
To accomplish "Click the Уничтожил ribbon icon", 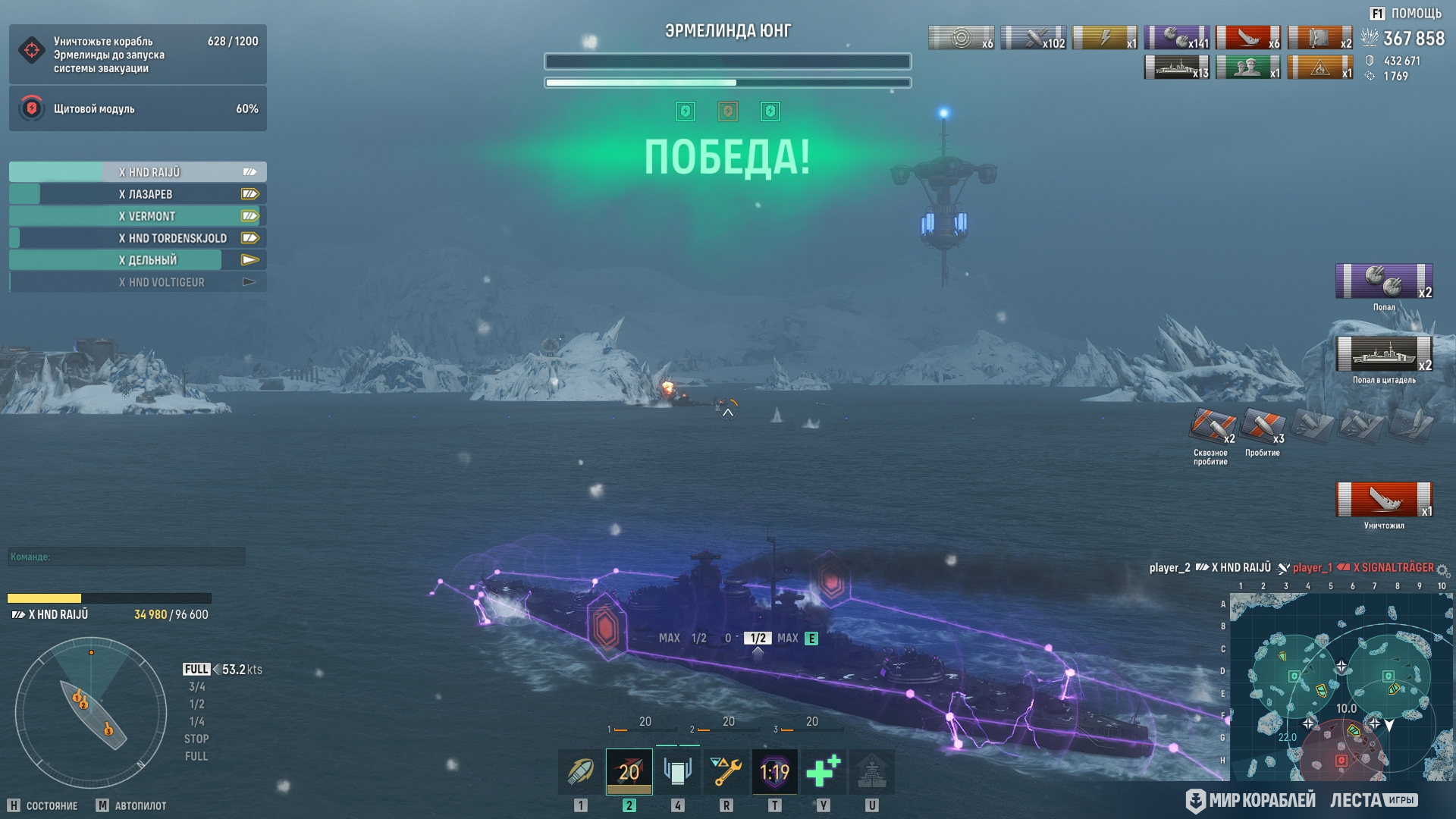I will pyautogui.click(x=1384, y=500).
